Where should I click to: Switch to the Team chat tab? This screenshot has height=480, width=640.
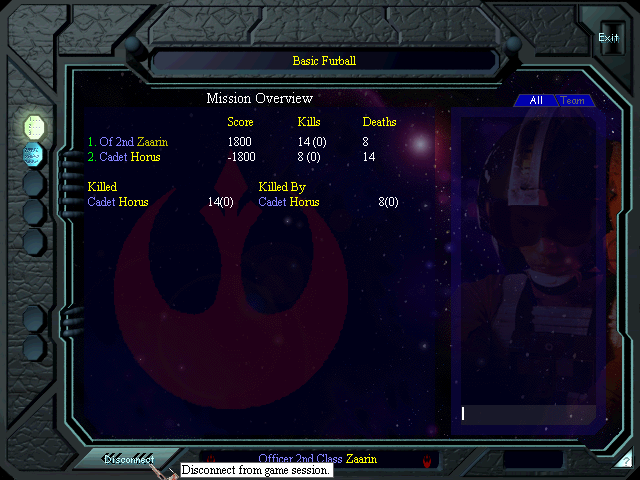pos(573,101)
